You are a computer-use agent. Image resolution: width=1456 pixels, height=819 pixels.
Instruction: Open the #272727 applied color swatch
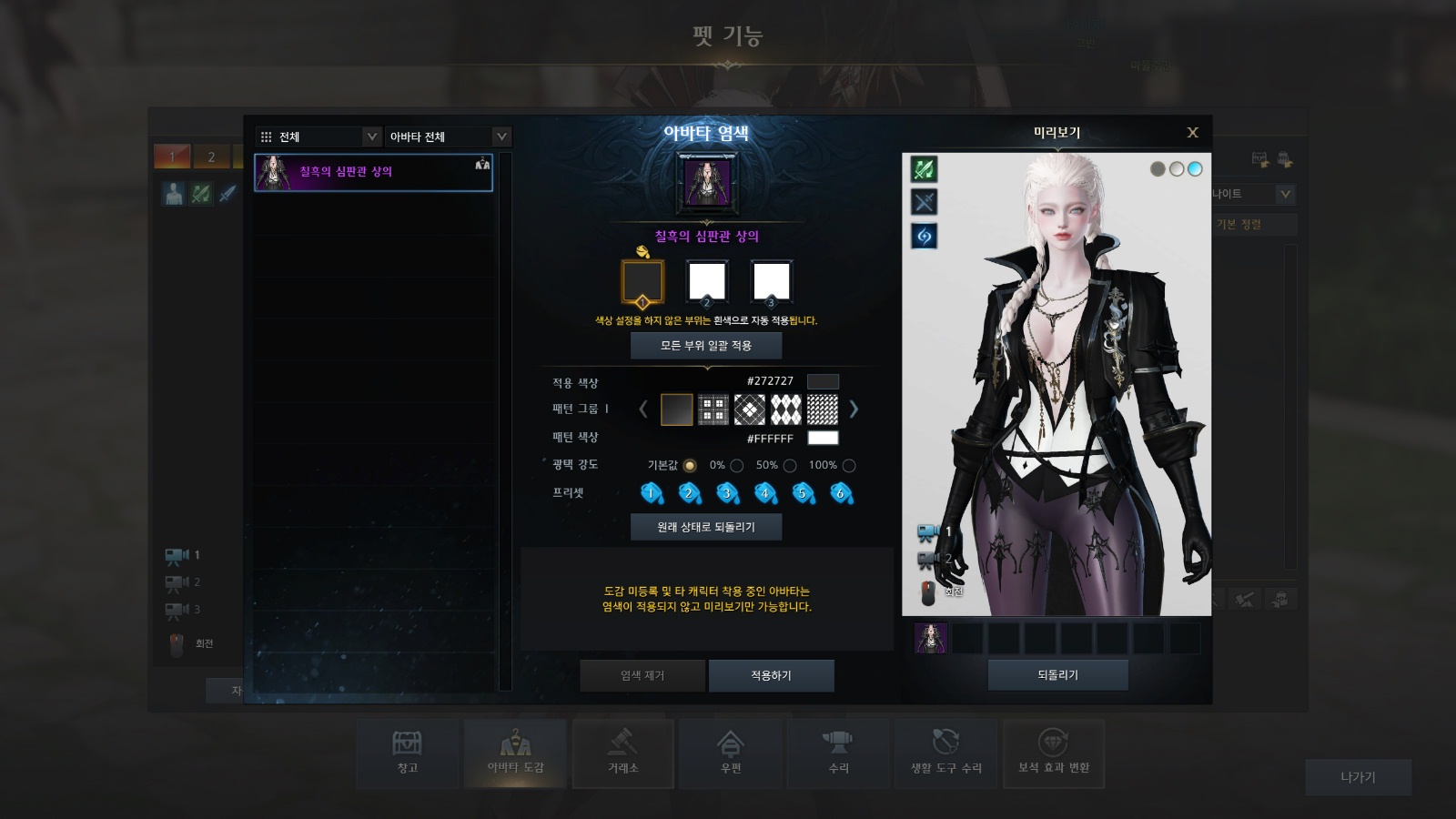tap(823, 381)
